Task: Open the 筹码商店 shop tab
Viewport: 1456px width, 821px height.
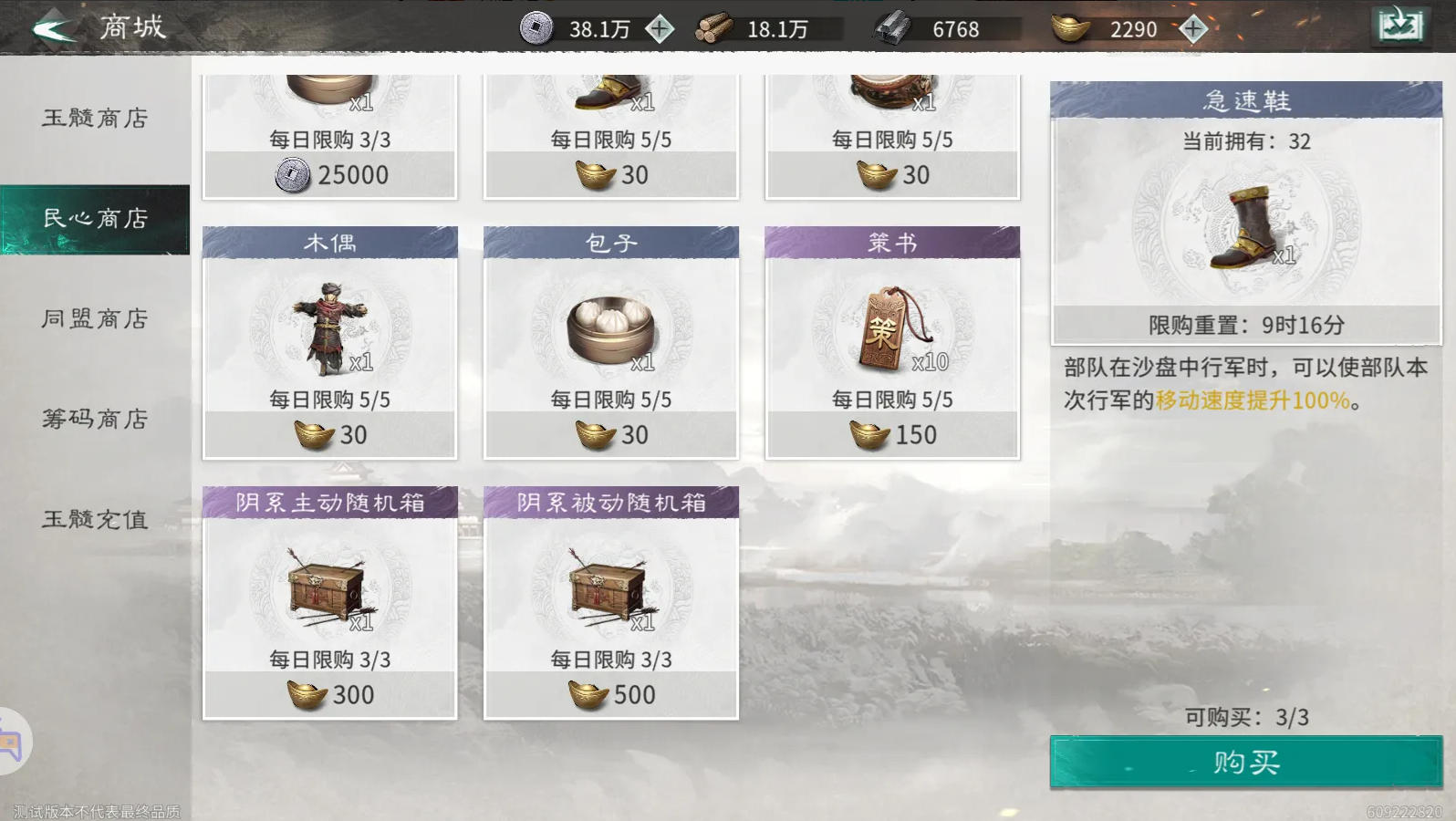Action: pos(94,420)
